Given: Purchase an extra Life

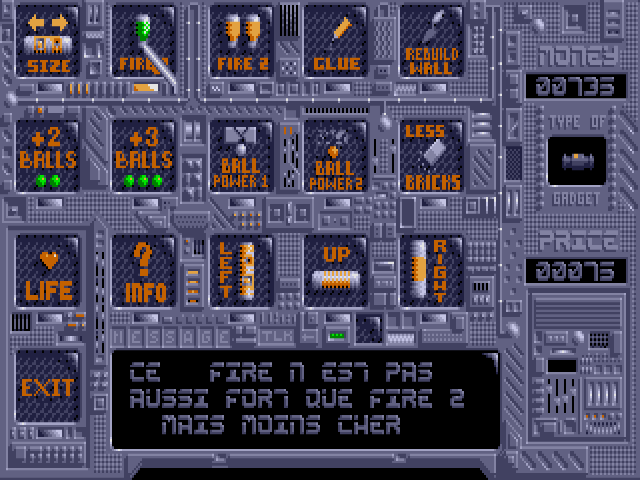Looking at the screenshot, I should 48,270.
